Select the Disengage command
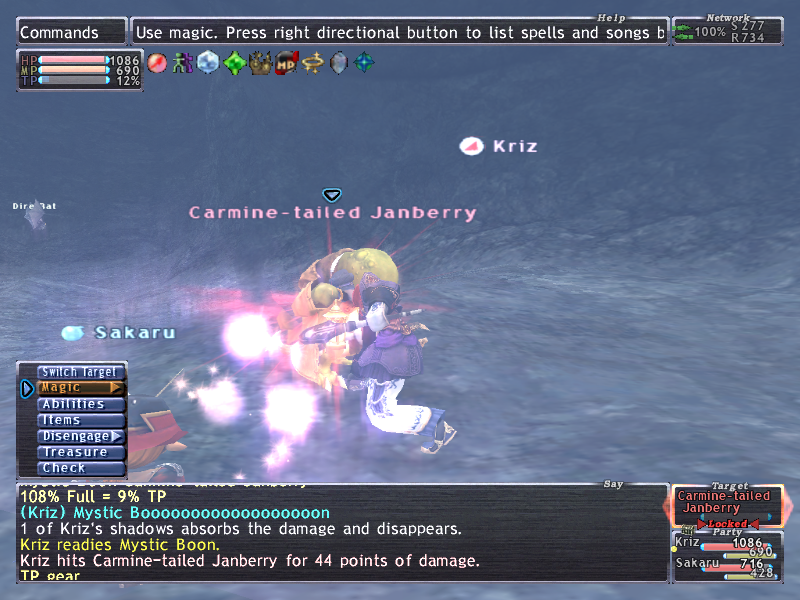This screenshot has height=600, width=800. tap(80, 436)
